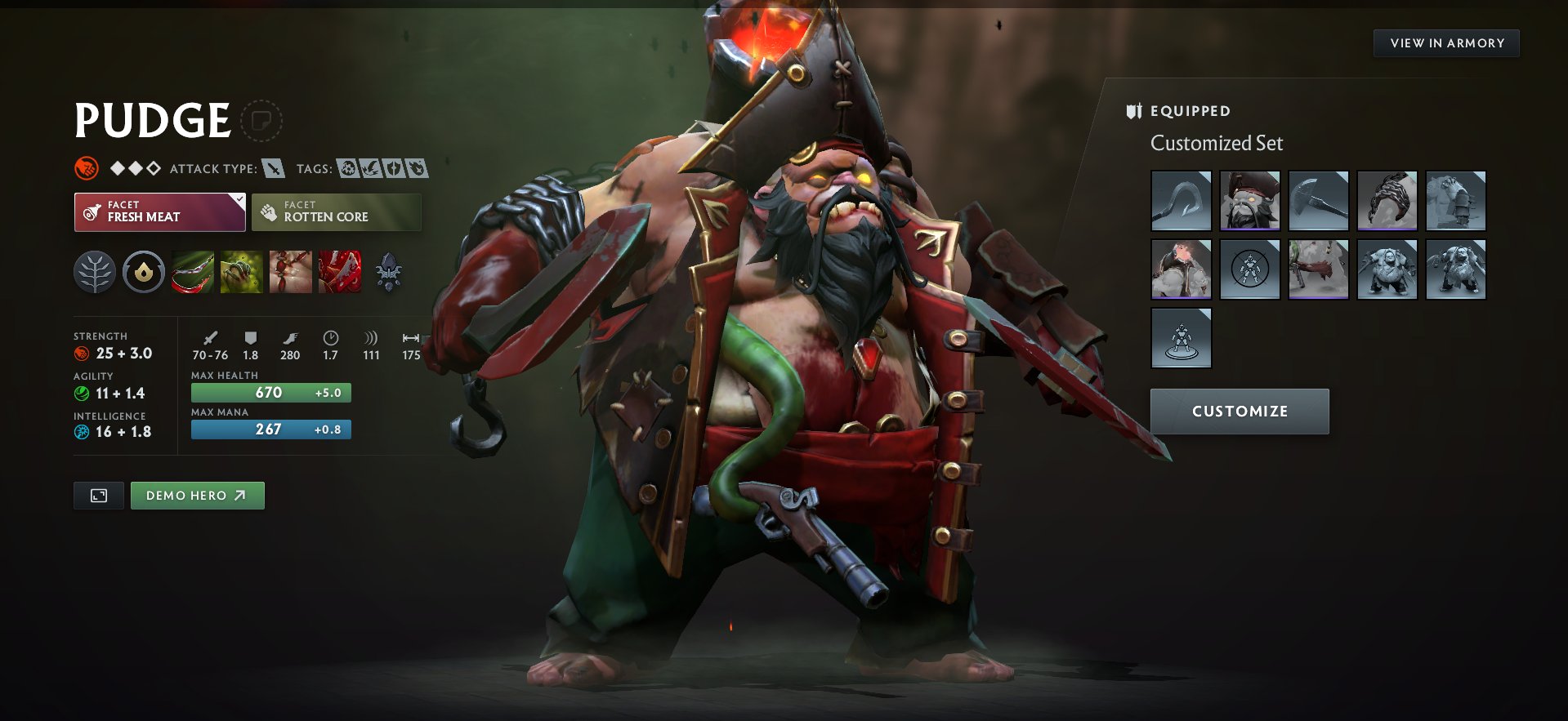Image resolution: width=1568 pixels, height=721 pixels.
Task: Click the Dismember ability icon
Action: point(339,273)
